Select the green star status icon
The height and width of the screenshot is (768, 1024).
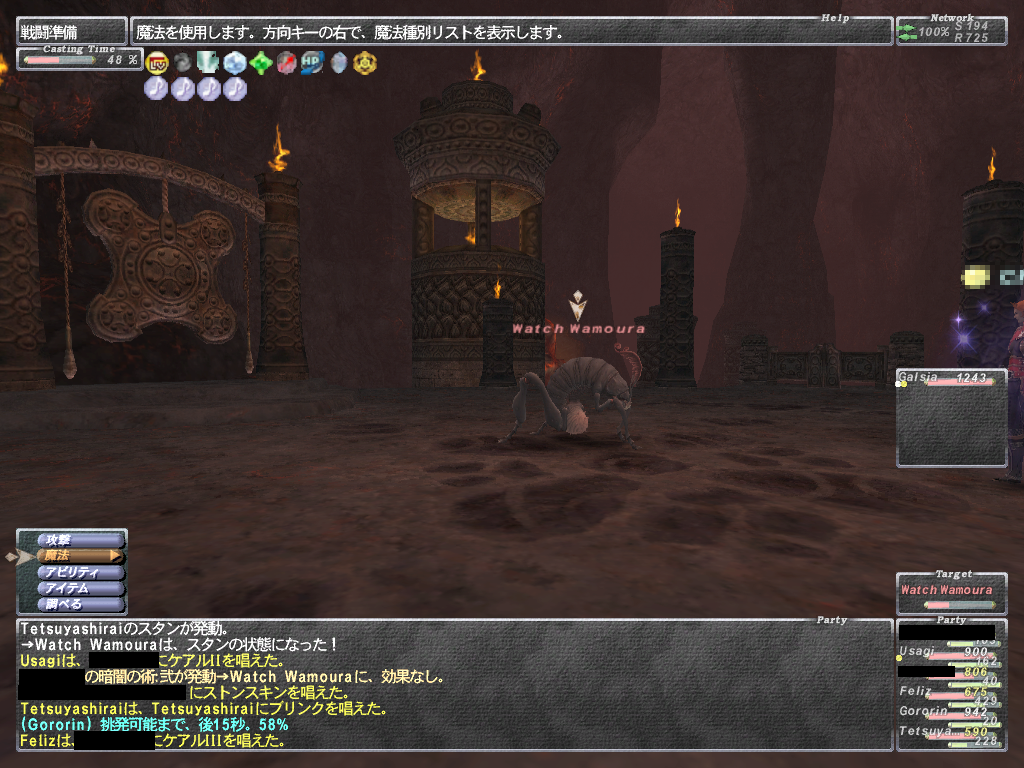point(261,64)
